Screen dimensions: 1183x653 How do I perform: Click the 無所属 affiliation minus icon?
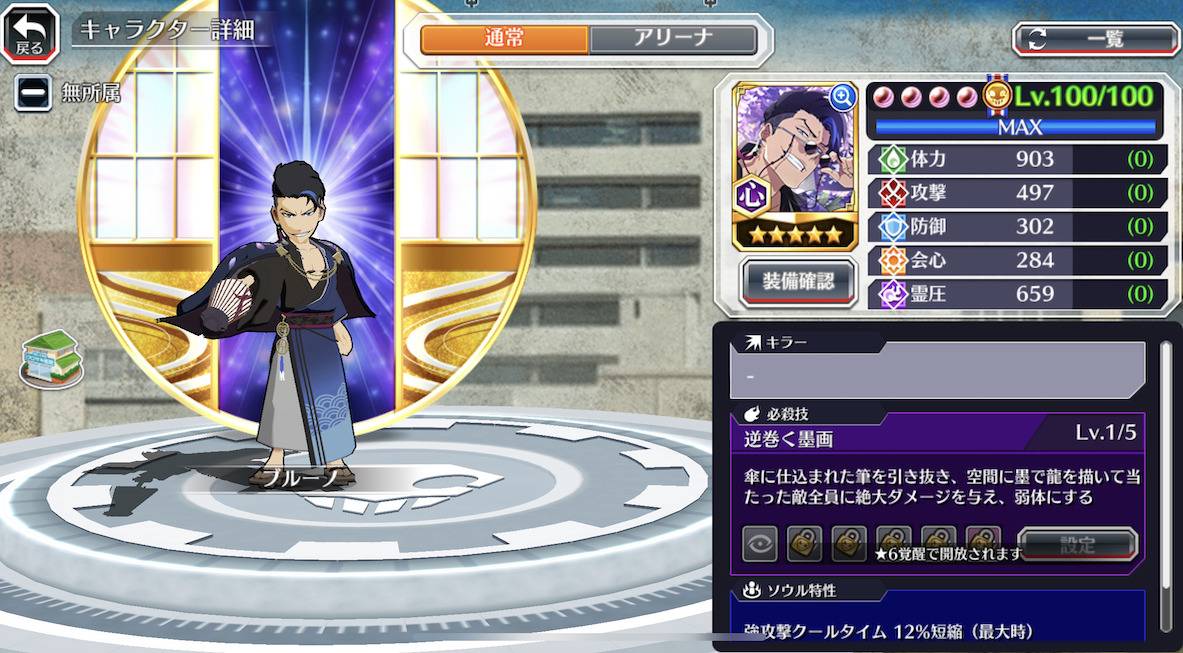click(x=32, y=93)
